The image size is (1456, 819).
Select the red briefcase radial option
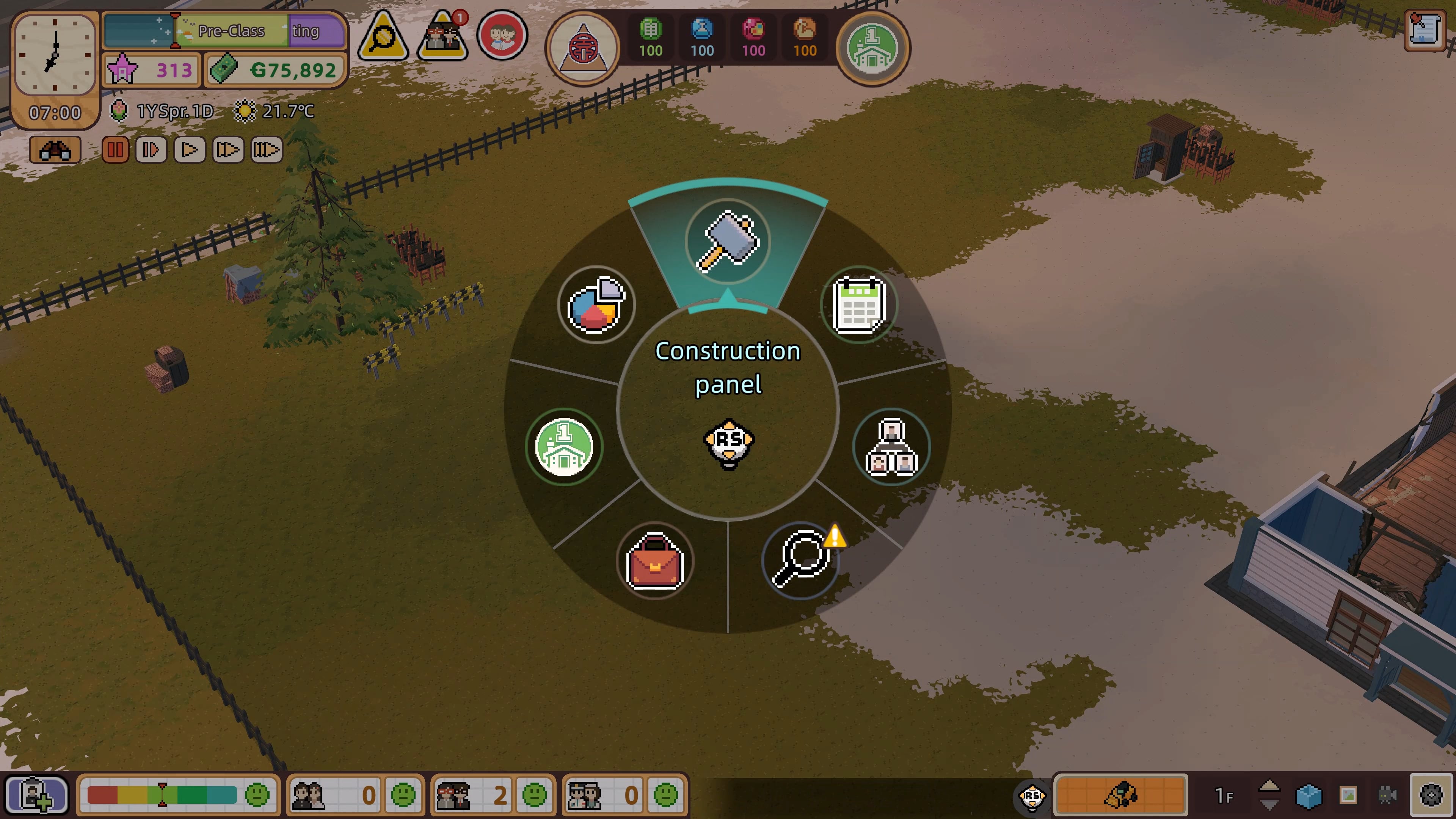(x=654, y=561)
